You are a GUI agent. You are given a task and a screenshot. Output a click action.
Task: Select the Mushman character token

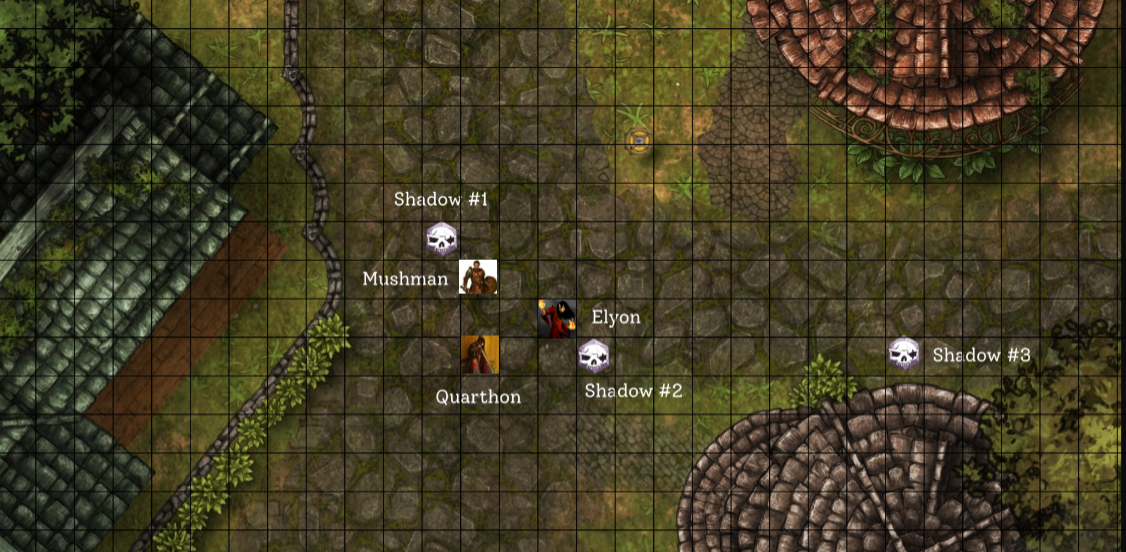tap(478, 277)
